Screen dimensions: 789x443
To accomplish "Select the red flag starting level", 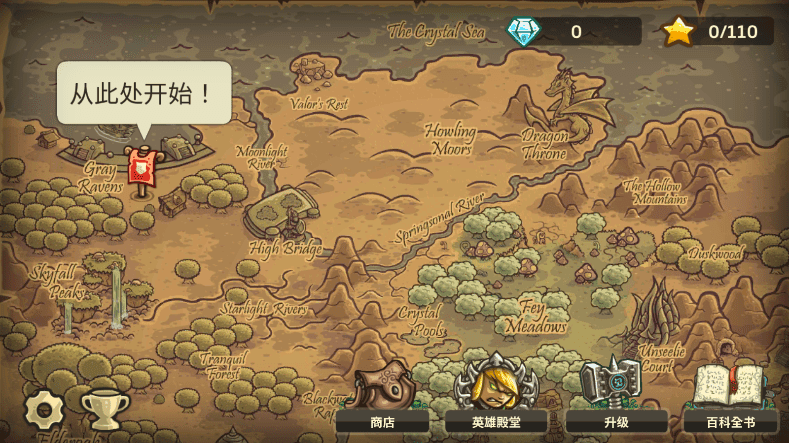I will pos(143,168).
